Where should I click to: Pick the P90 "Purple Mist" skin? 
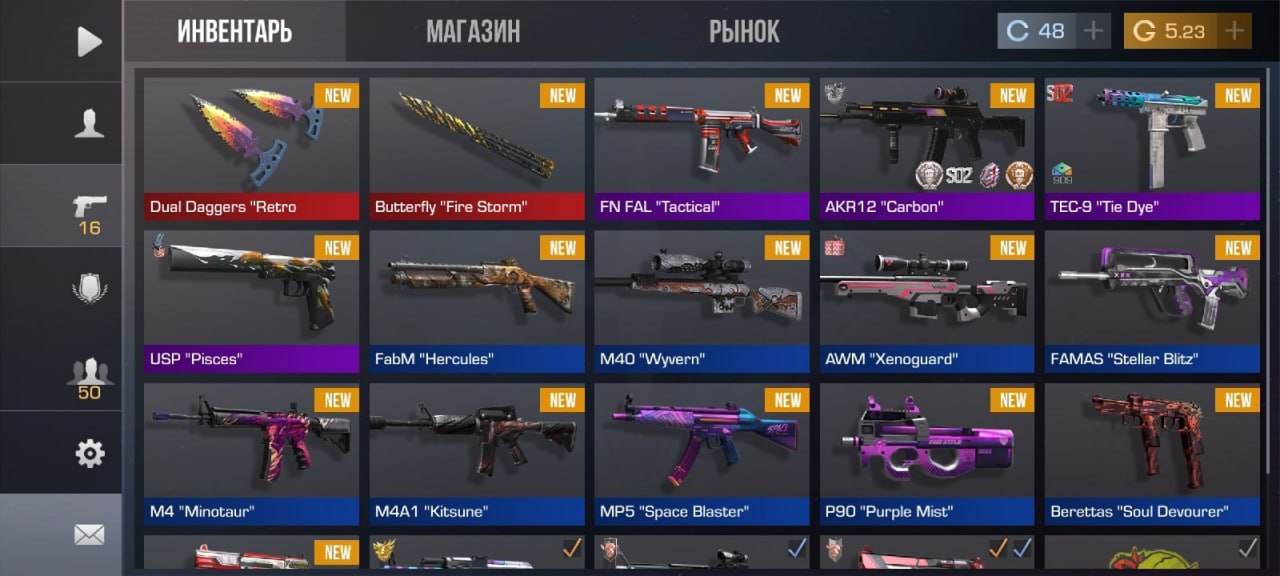pyautogui.click(x=927, y=454)
